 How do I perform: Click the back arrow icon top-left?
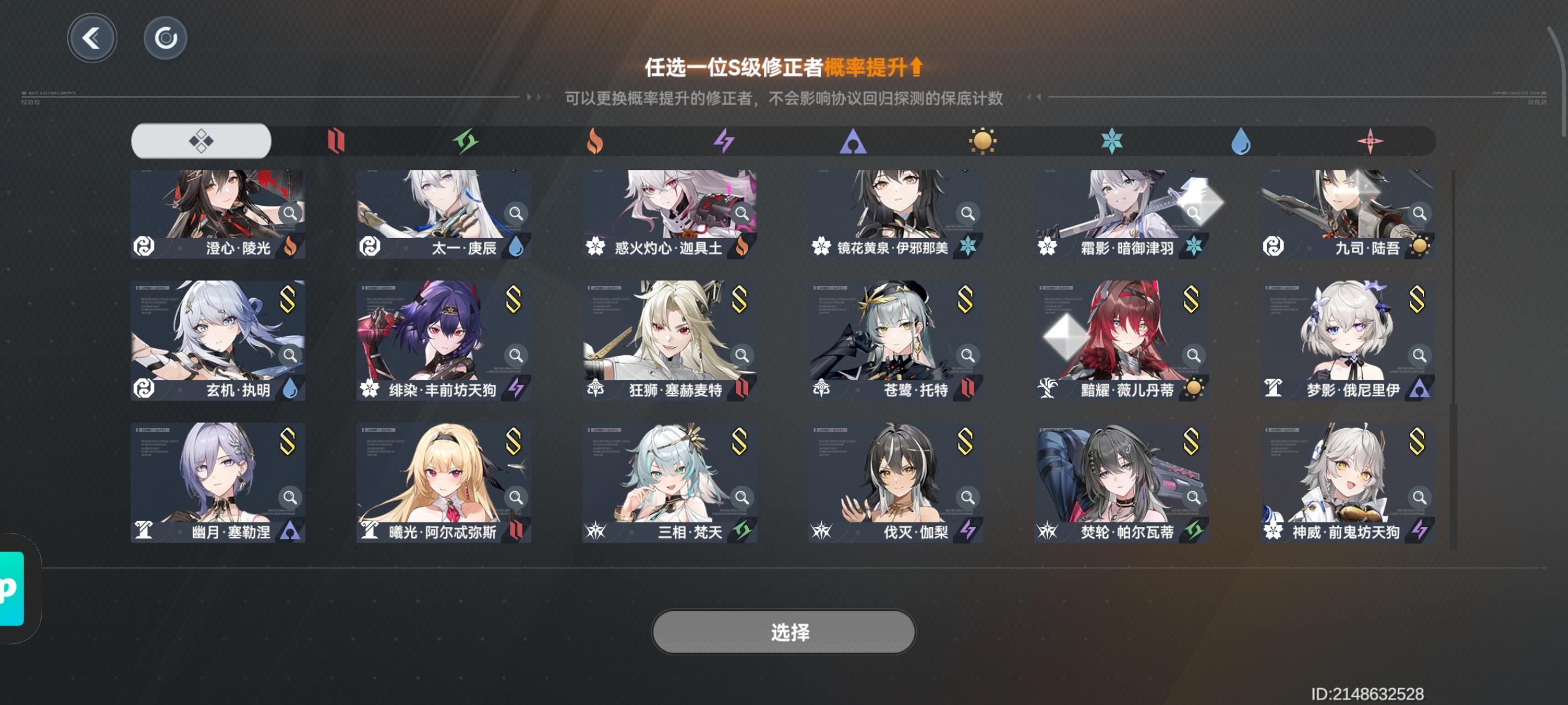[92, 37]
